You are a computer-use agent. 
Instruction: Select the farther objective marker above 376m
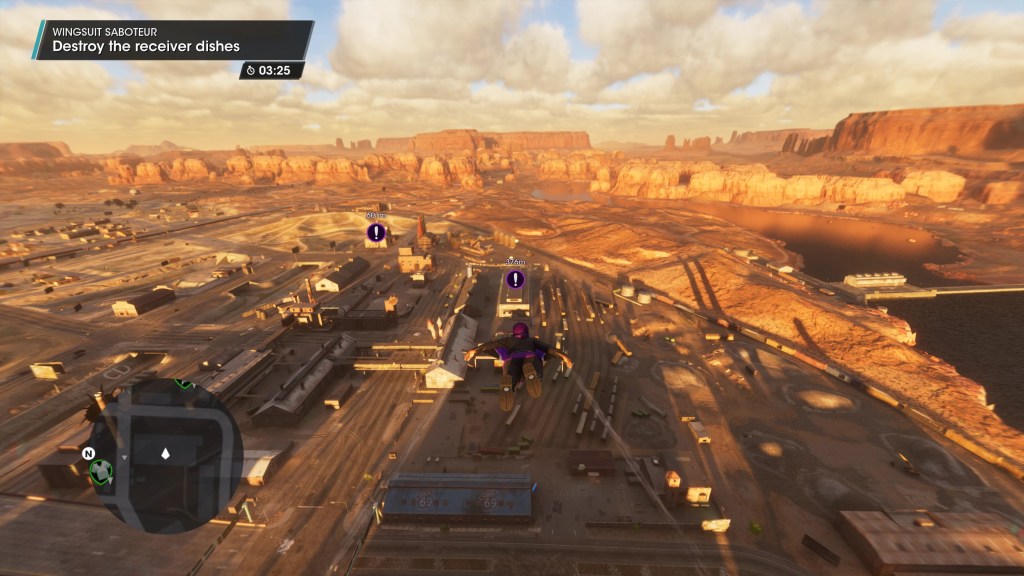(x=376, y=233)
